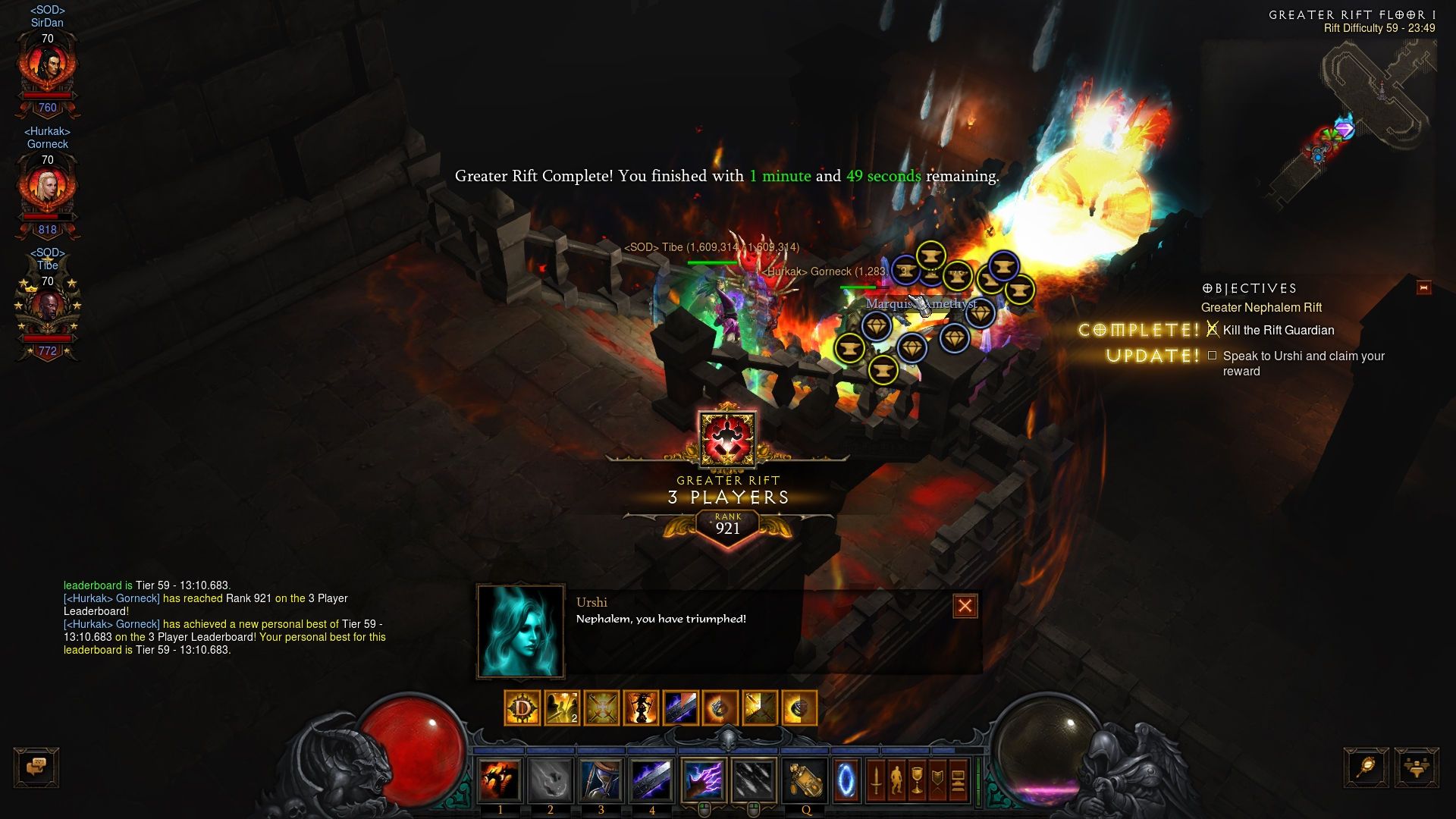Open the golden hand mirror button
Viewport: 1456px width, 819px height.
(1367, 767)
